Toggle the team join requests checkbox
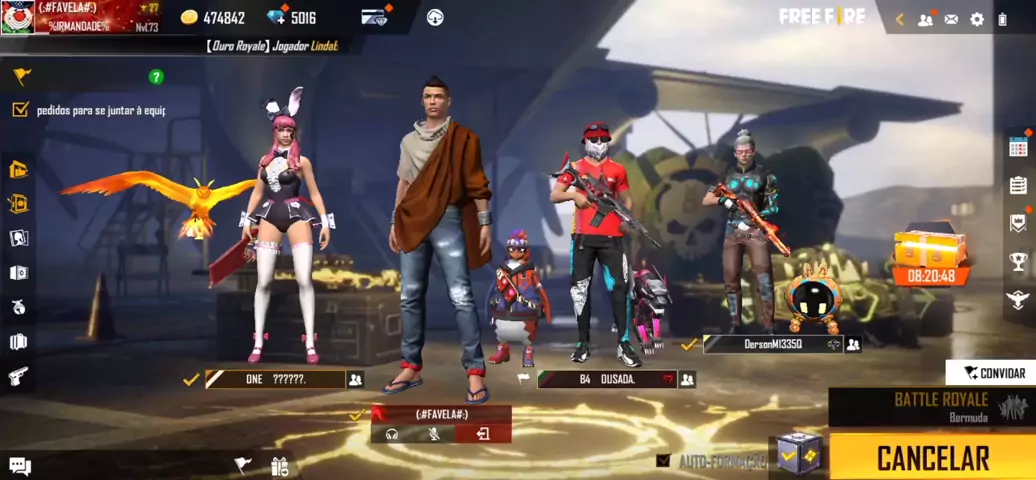The height and width of the screenshot is (480, 1036). [x=20, y=110]
